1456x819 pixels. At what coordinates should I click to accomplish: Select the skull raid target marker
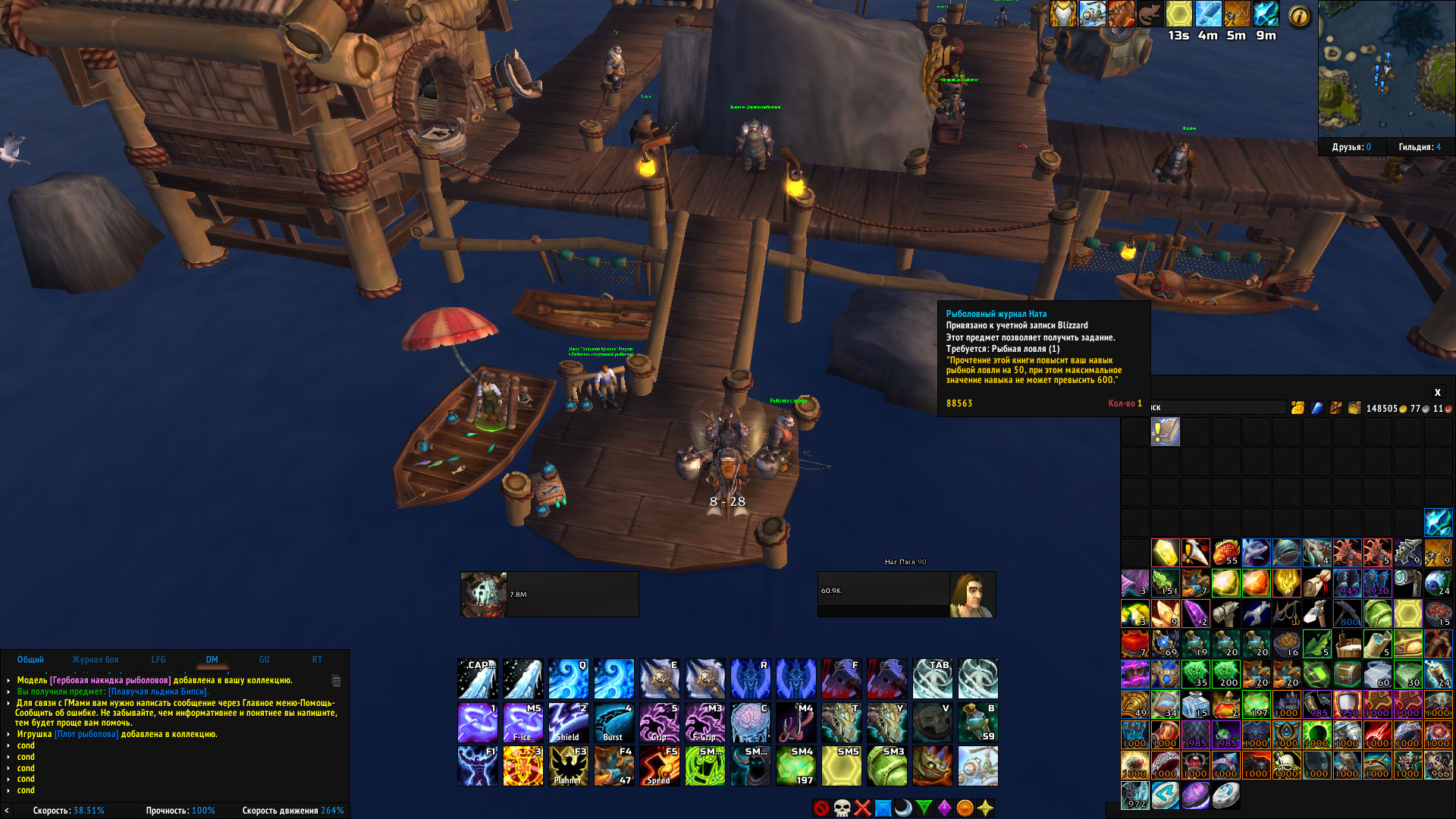tap(842, 808)
